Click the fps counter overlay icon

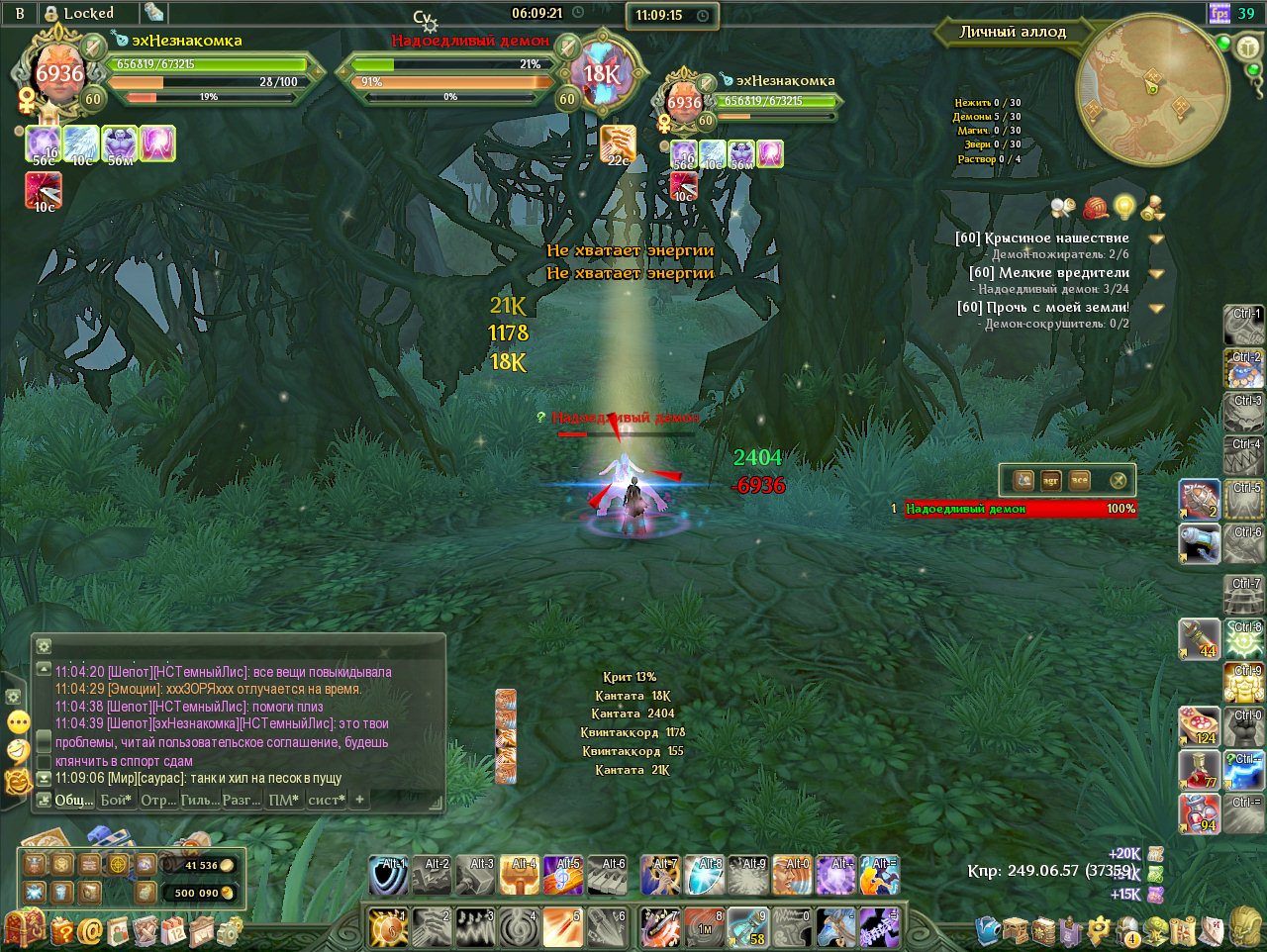[1219, 14]
